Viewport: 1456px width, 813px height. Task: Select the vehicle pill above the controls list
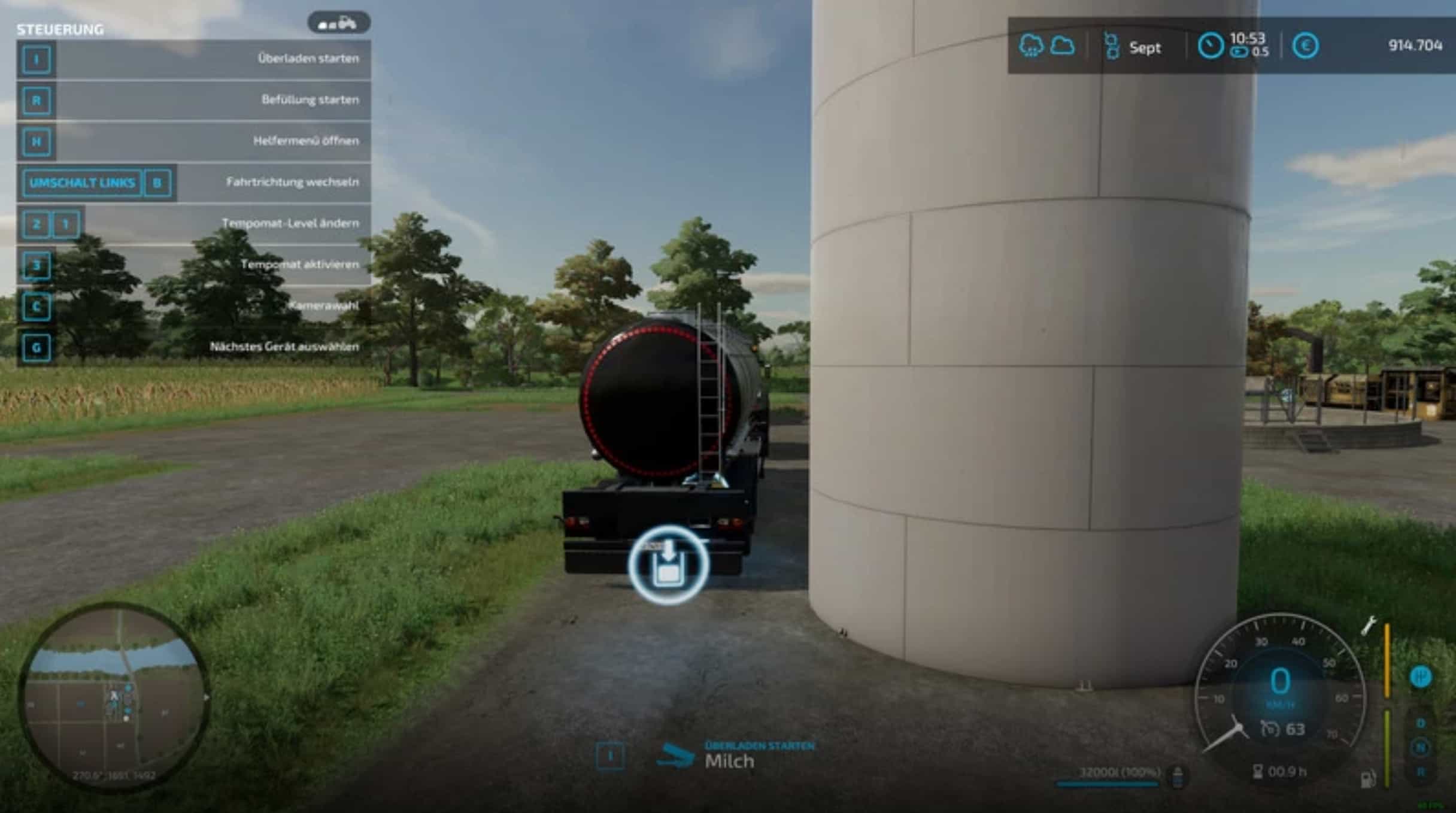click(x=339, y=23)
